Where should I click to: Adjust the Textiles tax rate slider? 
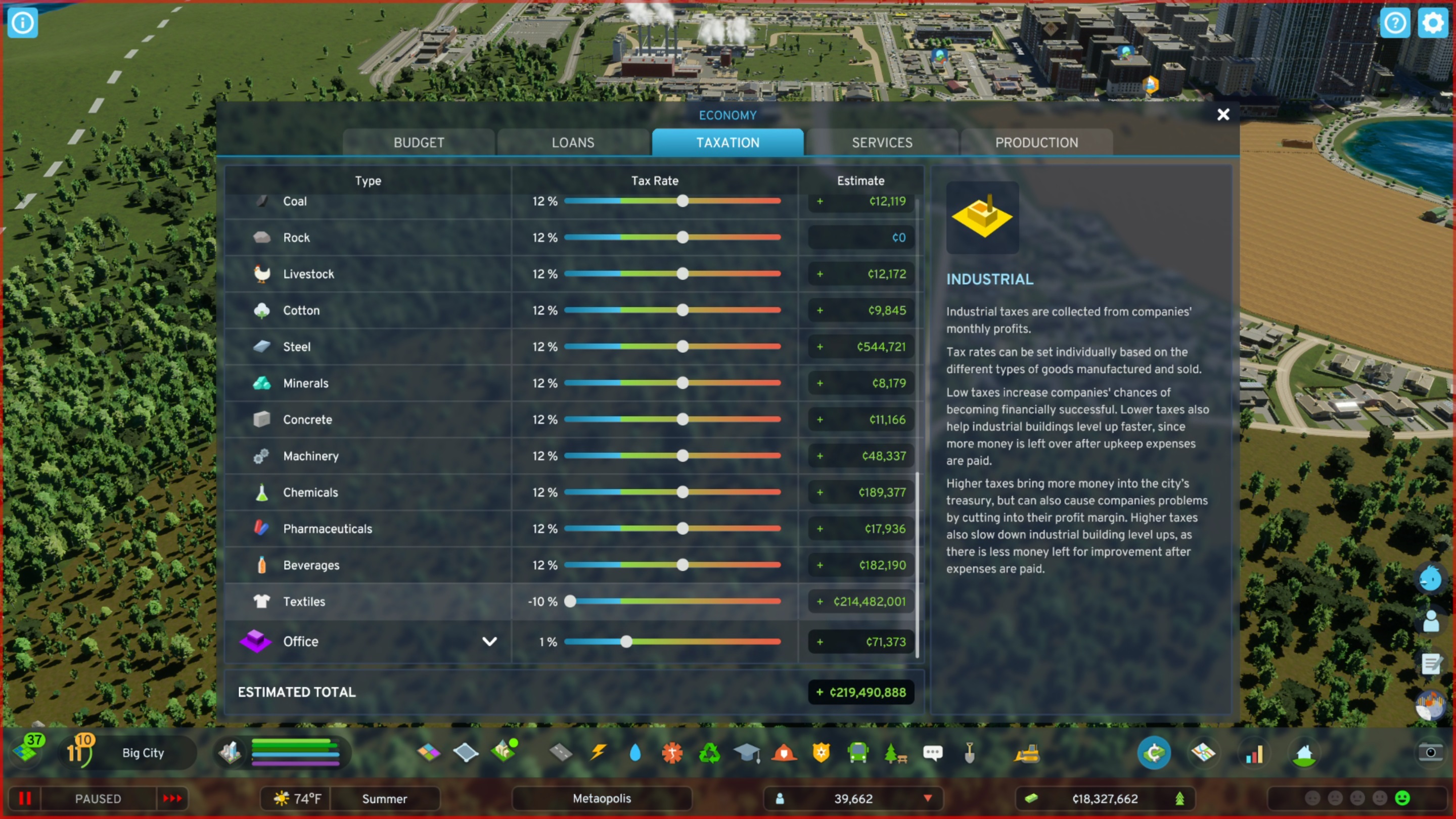pos(570,602)
